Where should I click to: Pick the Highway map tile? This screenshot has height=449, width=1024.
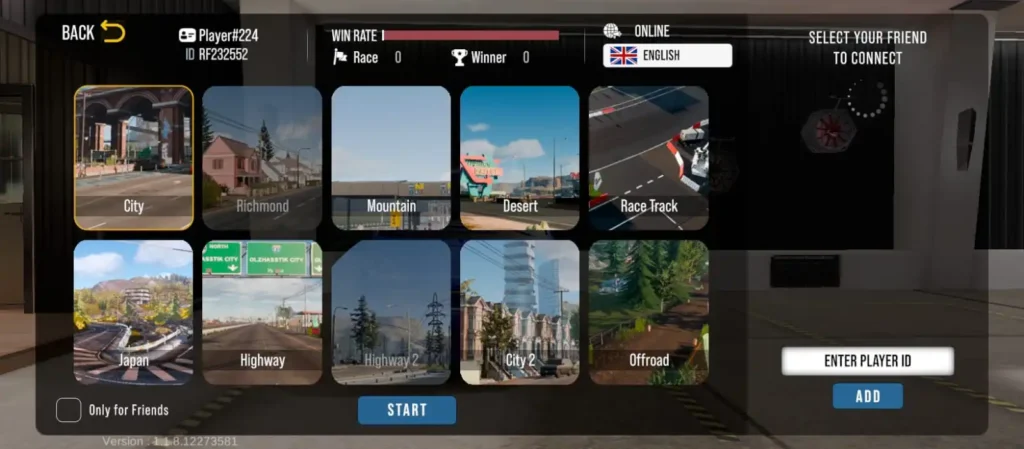click(x=262, y=312)
